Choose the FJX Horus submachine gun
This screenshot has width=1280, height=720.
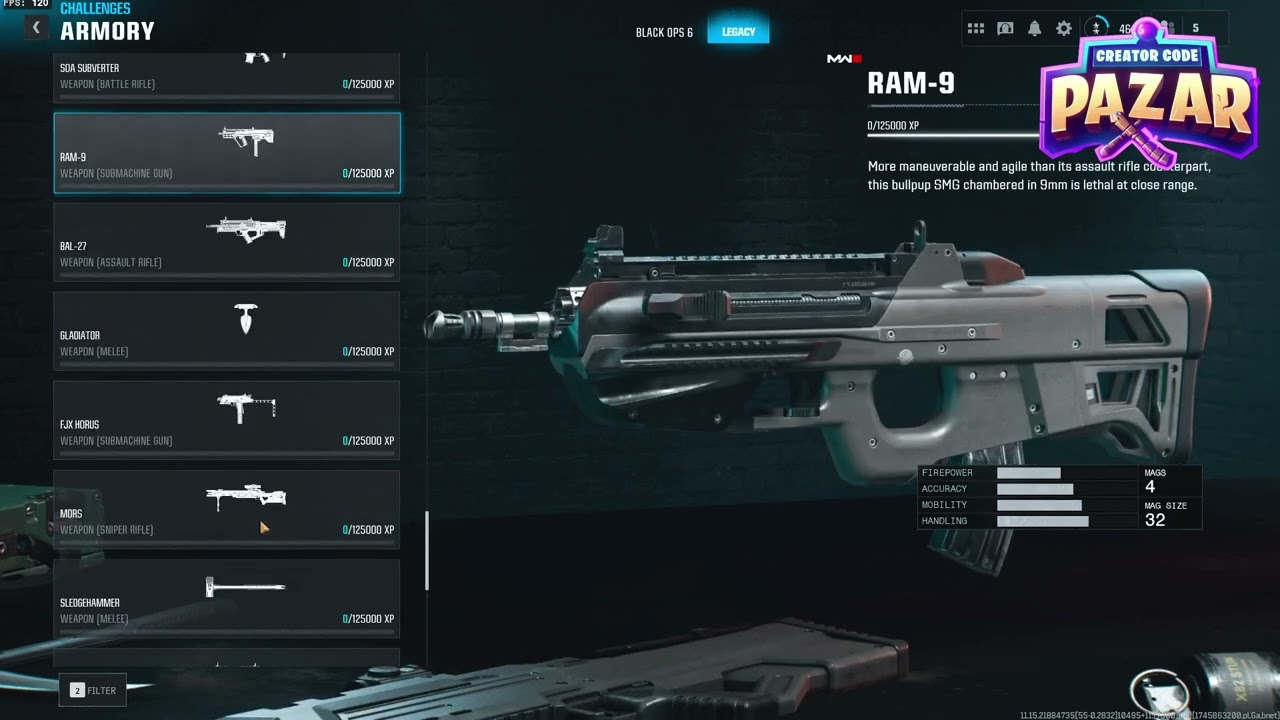[x=226, y=420]
